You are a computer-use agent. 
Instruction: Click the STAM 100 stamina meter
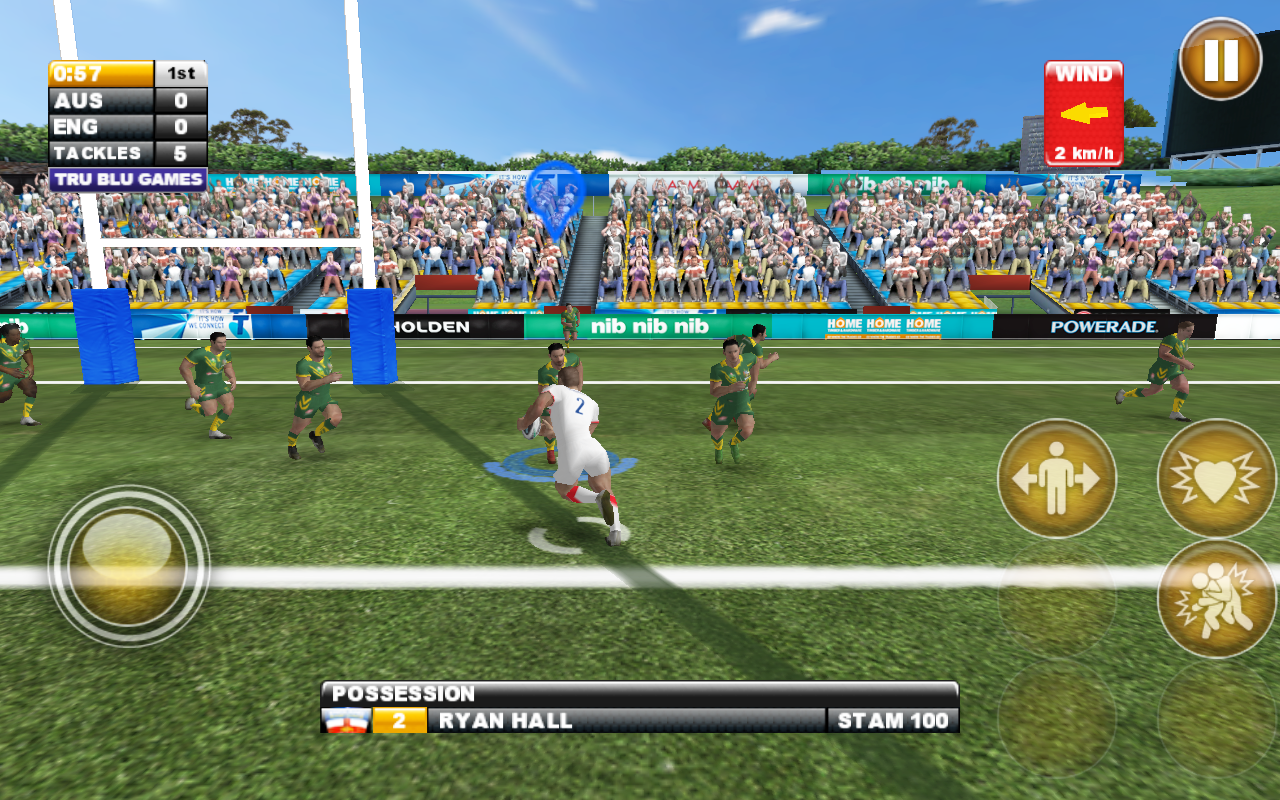pos(895,719)
